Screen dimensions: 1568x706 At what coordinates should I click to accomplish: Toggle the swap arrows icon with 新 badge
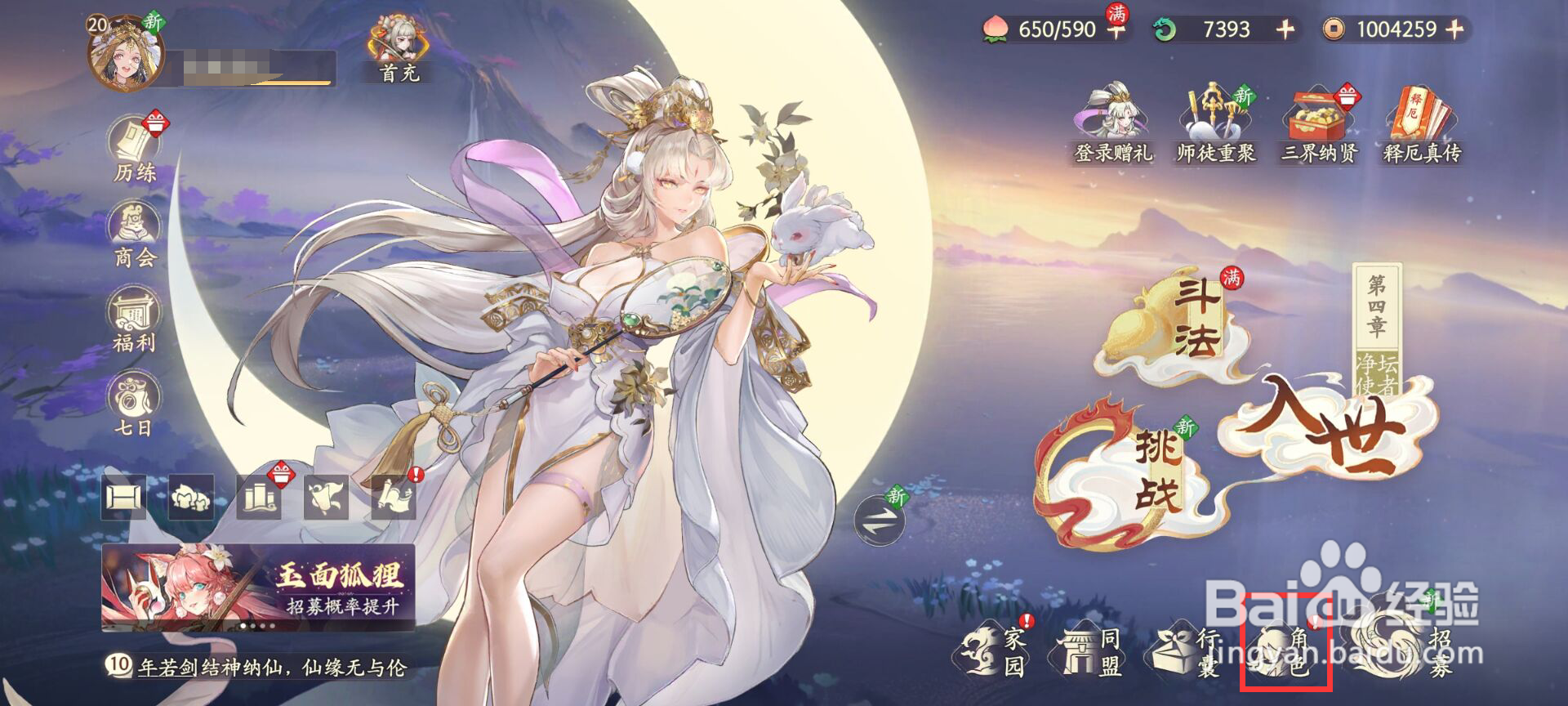(x=880, y=521)
